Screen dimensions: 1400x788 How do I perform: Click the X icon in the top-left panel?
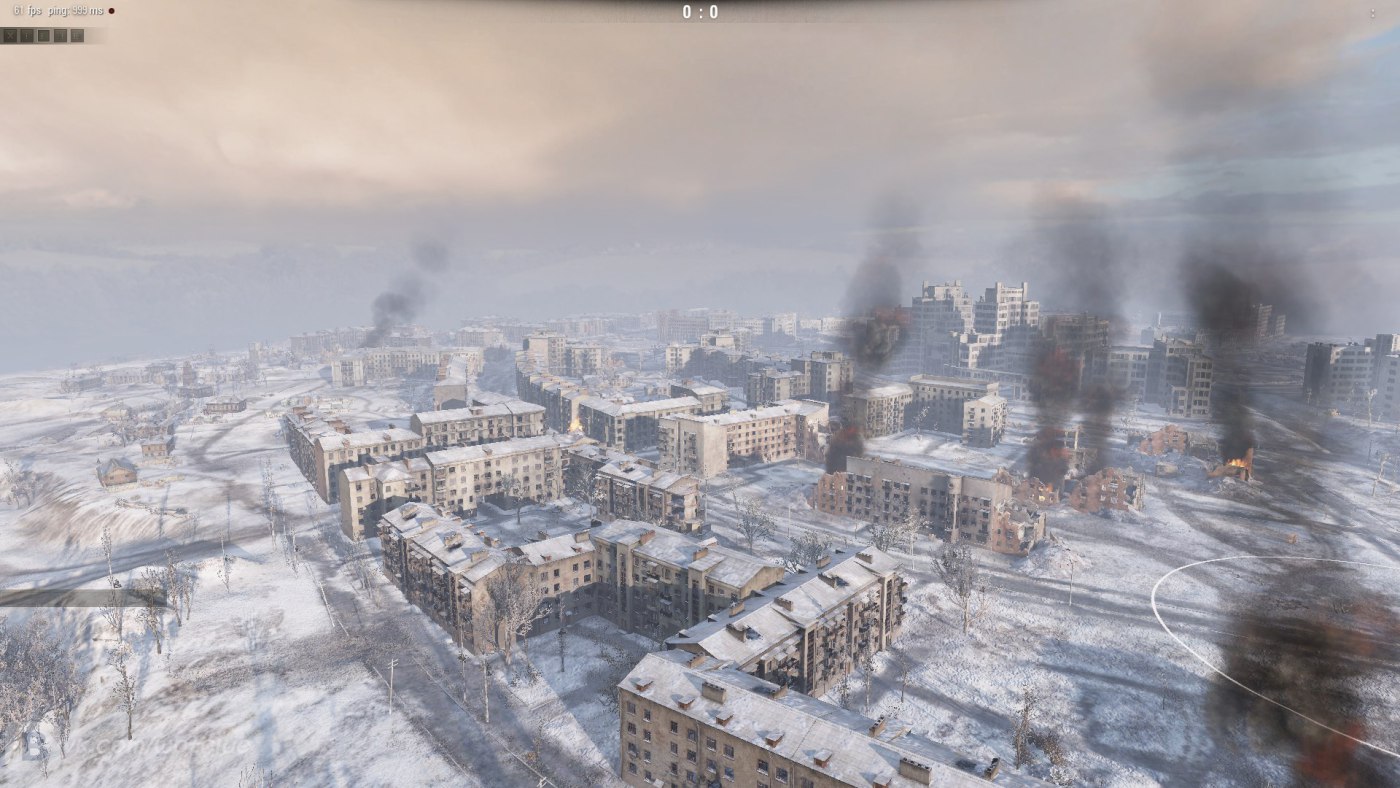(x=10, y=35)
